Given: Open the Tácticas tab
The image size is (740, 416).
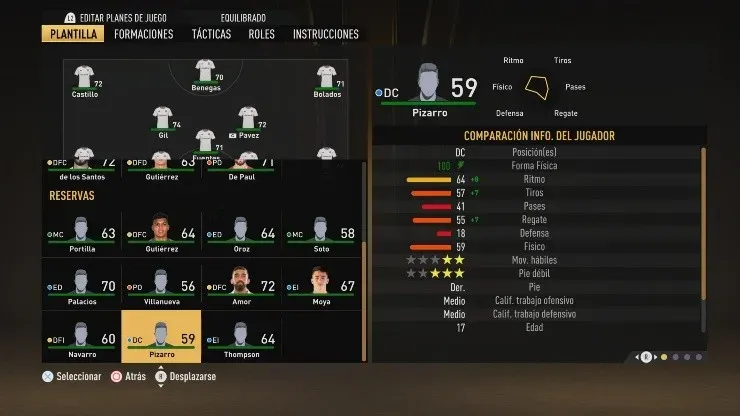Looking at the screenshot, I should coord(211,34).
